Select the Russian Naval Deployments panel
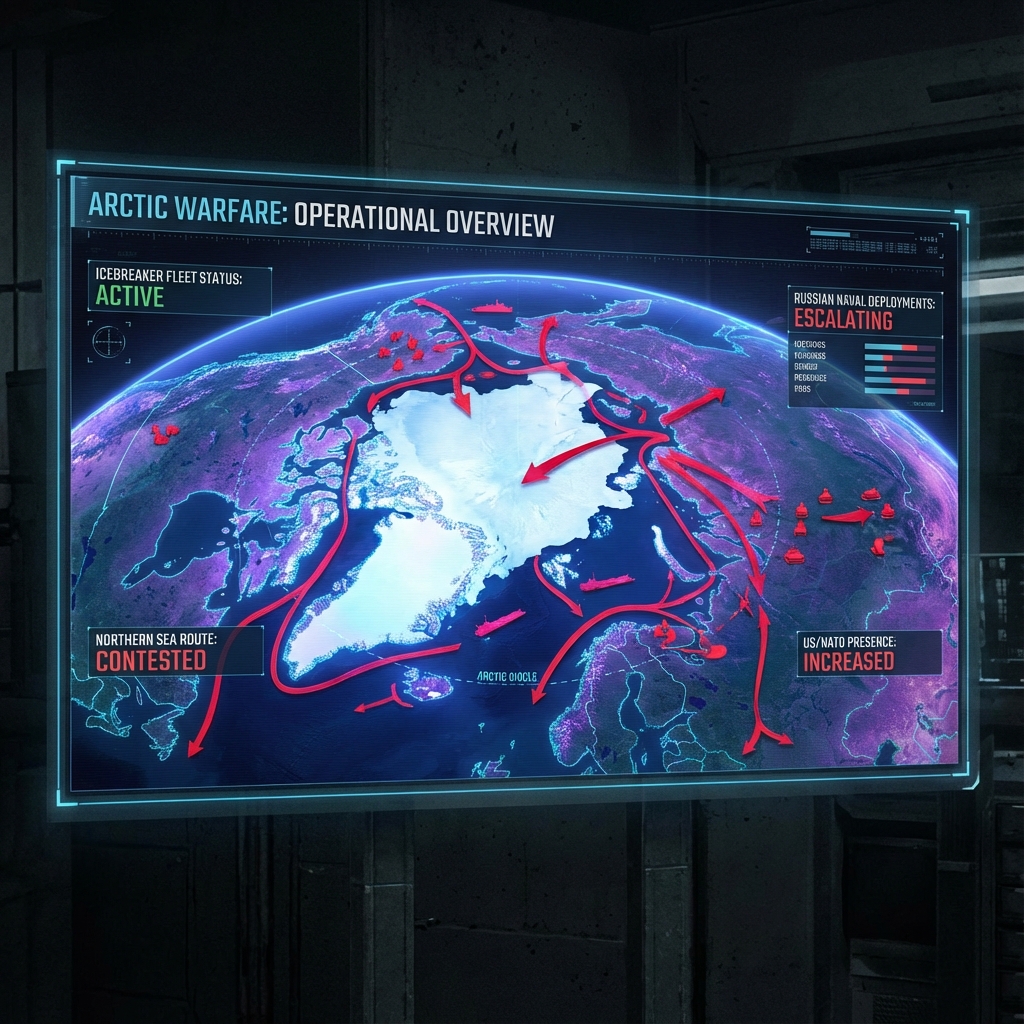The width and height of the screenshot is (1024, 1024). pyautogui.click(x=865, y=311)
